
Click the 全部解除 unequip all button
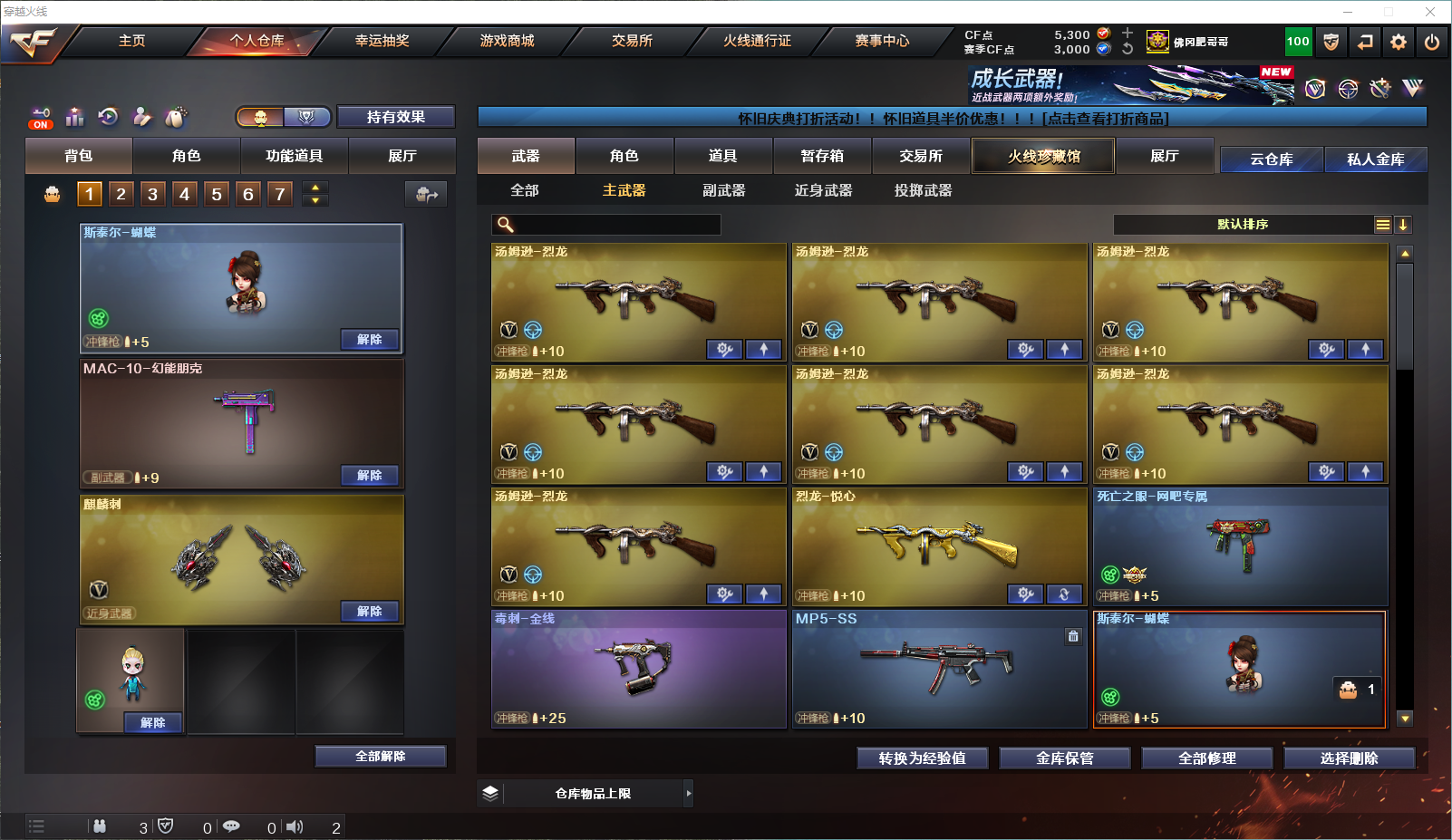click(381, 757)
